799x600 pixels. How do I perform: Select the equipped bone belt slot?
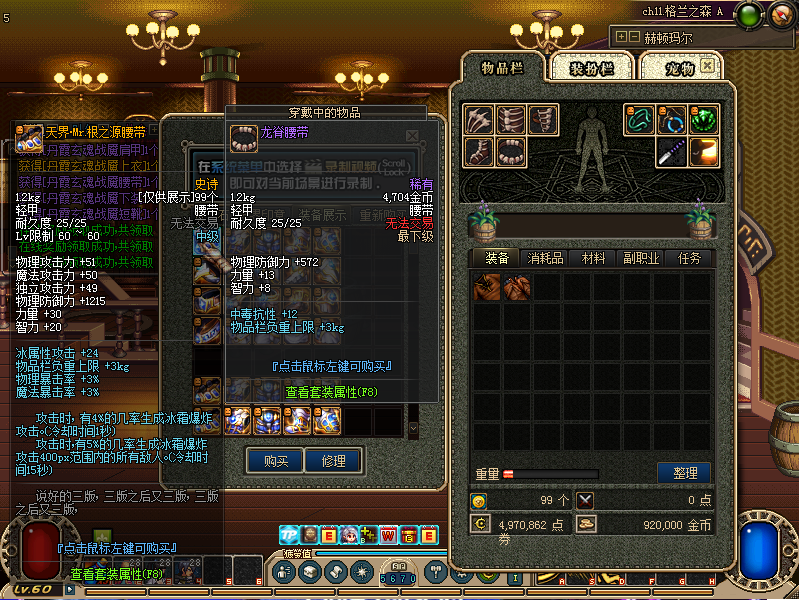click(x=511, y=152)
